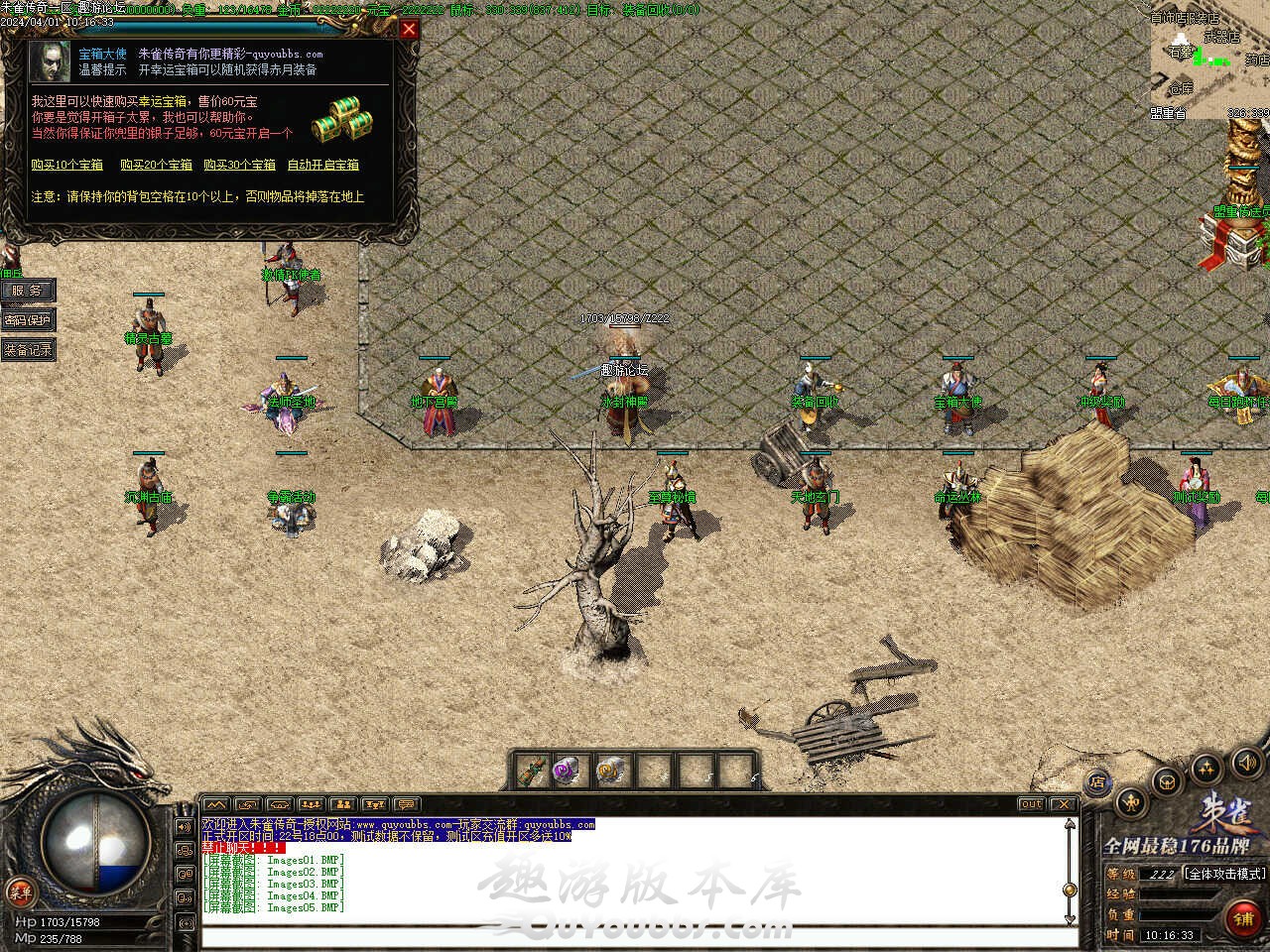The image size is (1270, 952).
Task: View the 装备记录 log button
Action: (27, 350)
